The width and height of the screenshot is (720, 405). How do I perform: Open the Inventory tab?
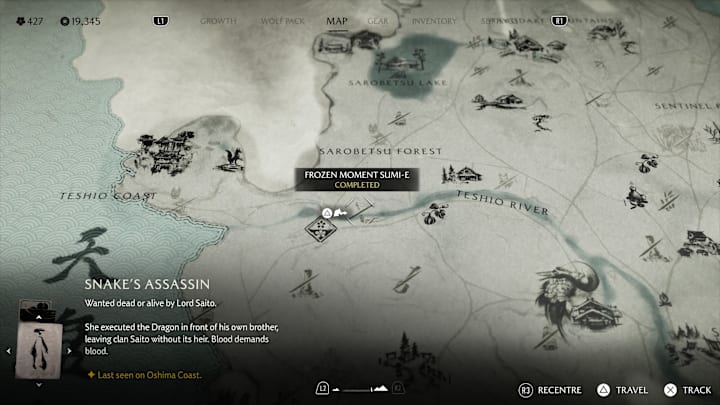coord(434,20)
